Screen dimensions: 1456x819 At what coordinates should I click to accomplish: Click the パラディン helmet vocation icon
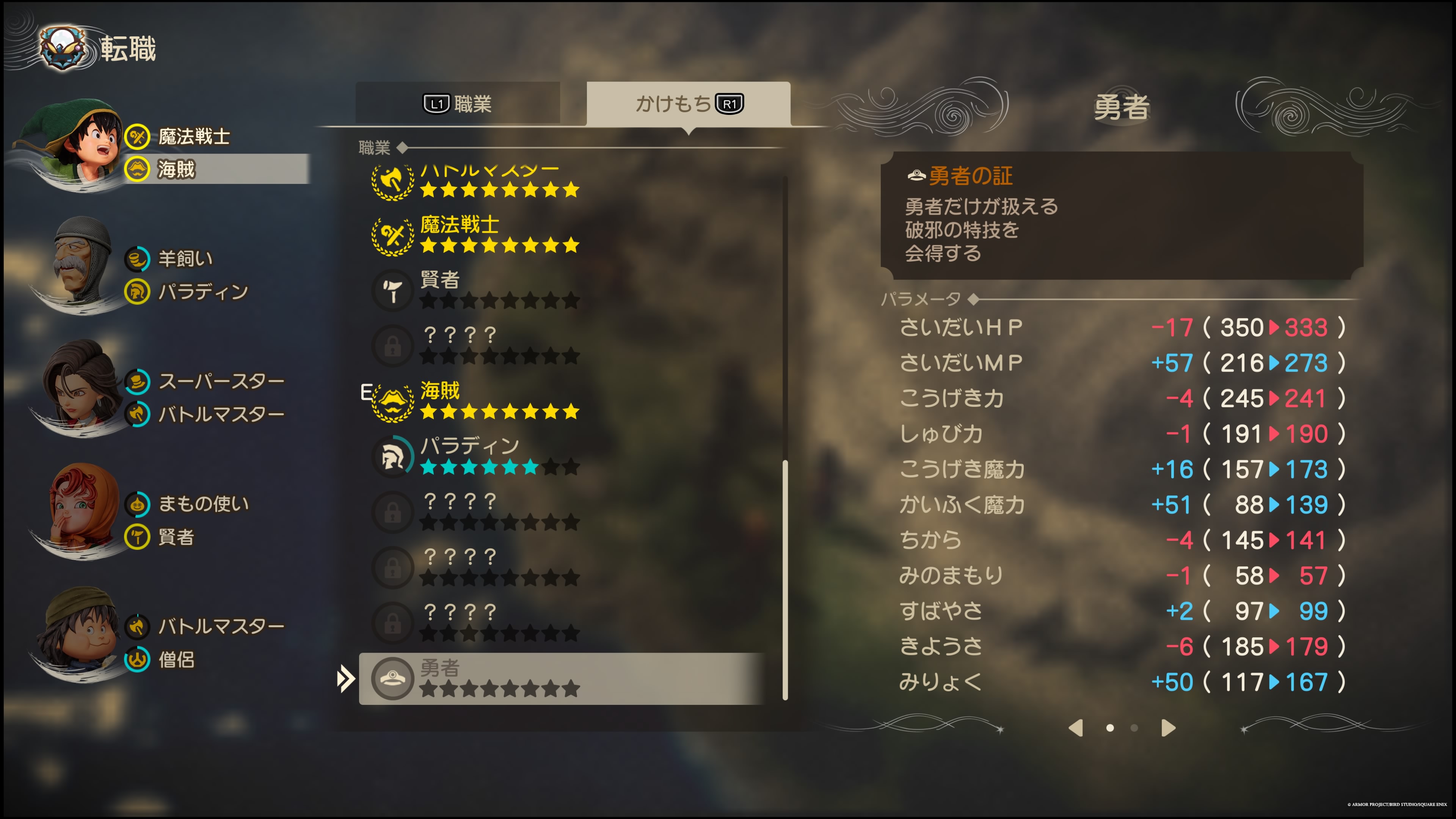(x=393, y=455)
